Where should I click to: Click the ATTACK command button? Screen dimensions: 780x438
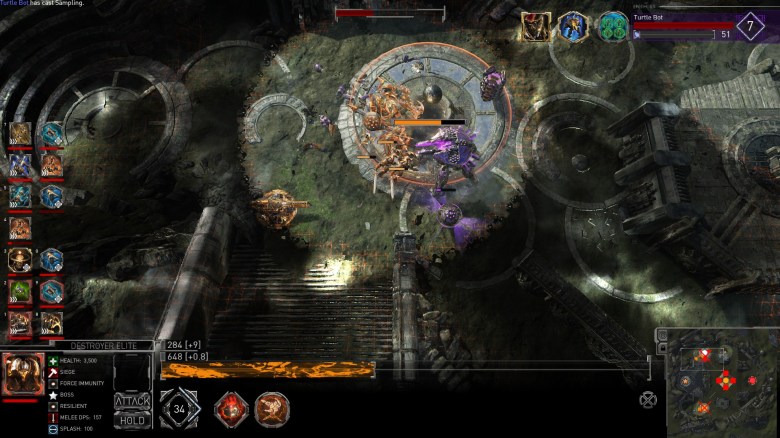(x=132, y=401)
